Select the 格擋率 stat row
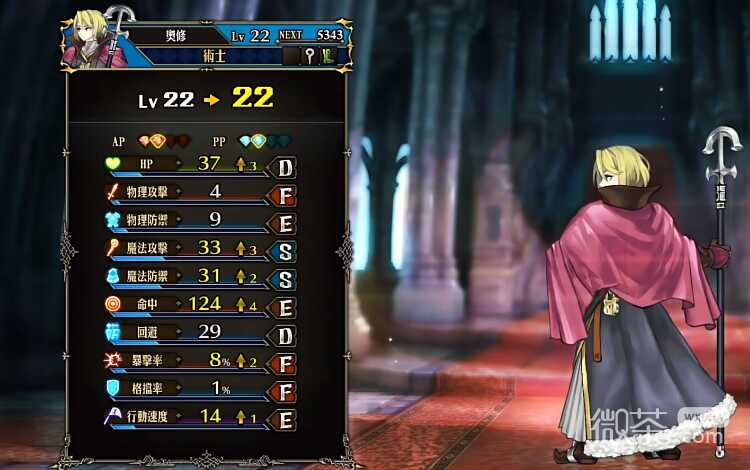 [x=198, y=387]
